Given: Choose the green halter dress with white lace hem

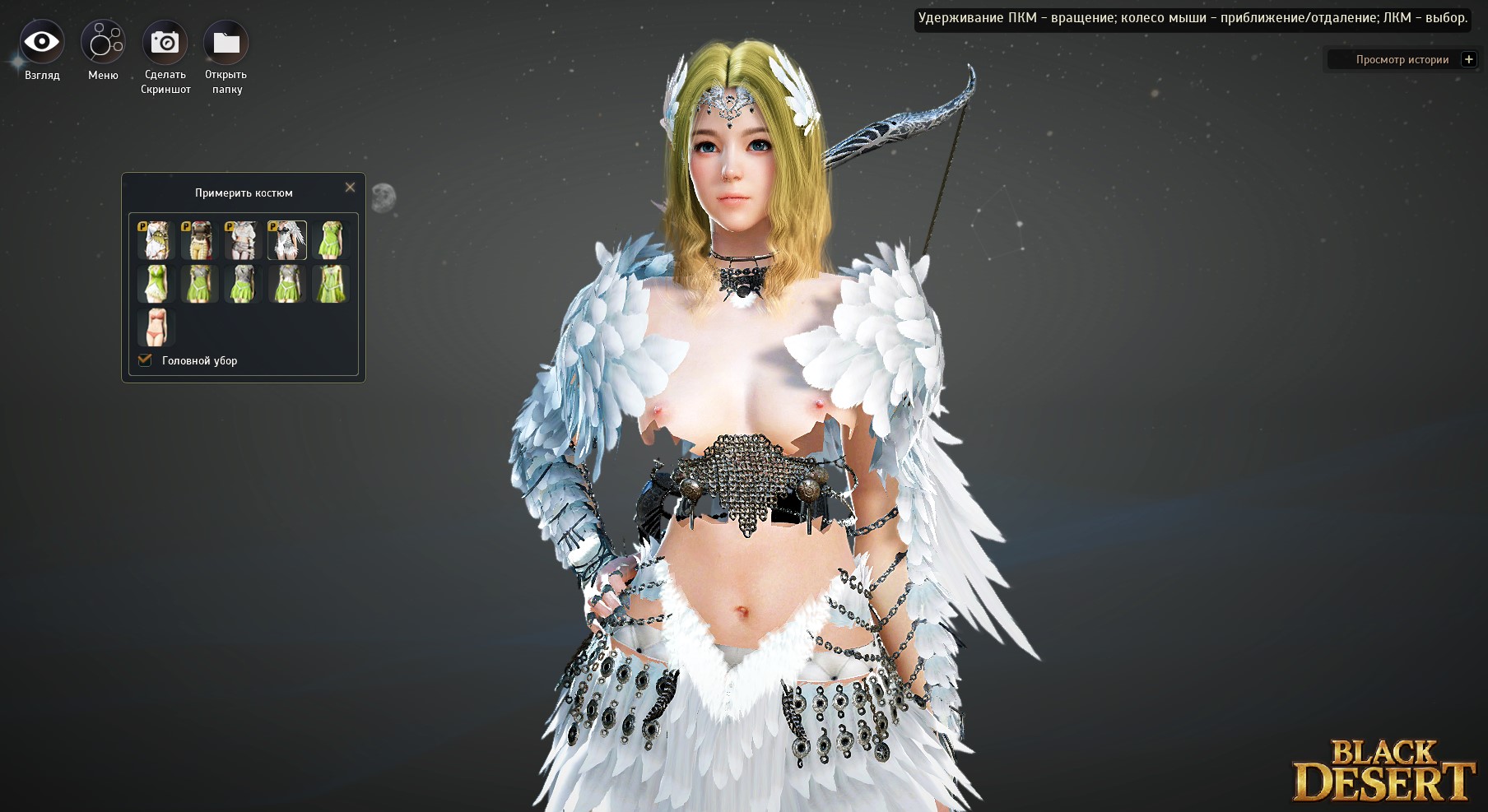Looking at the screenshot, I should 156,283.
